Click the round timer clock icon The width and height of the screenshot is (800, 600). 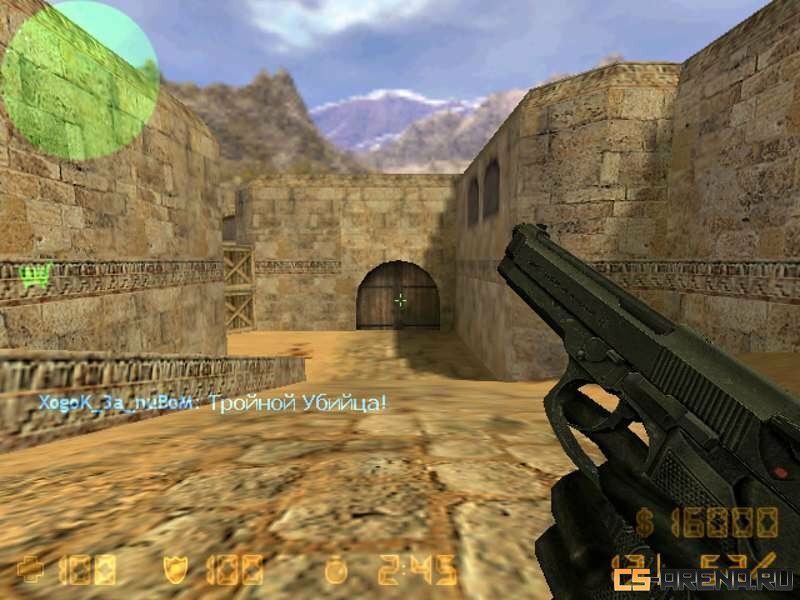tap(337, 570)
